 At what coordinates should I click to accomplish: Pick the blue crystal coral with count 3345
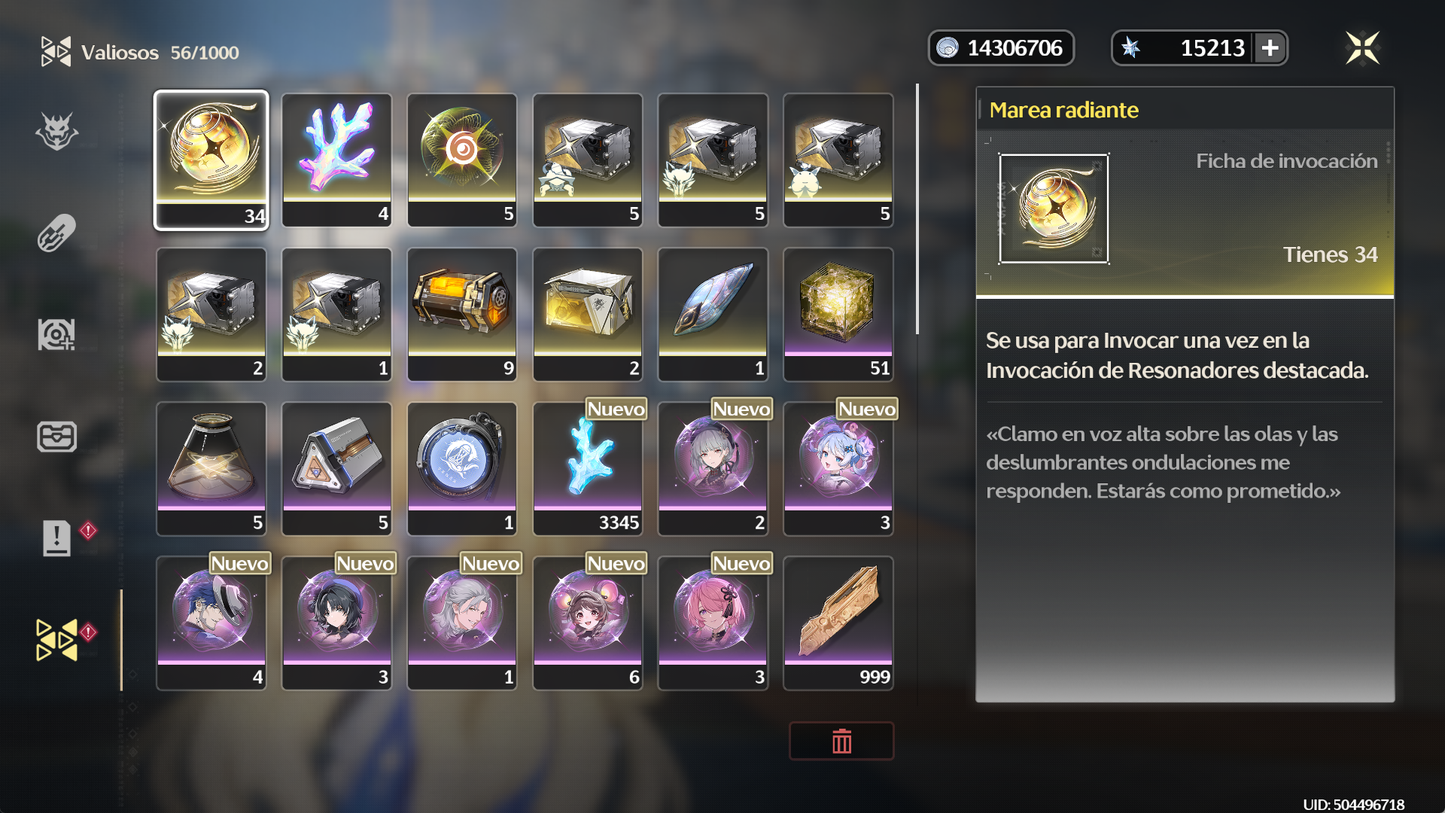coord(588,468)
